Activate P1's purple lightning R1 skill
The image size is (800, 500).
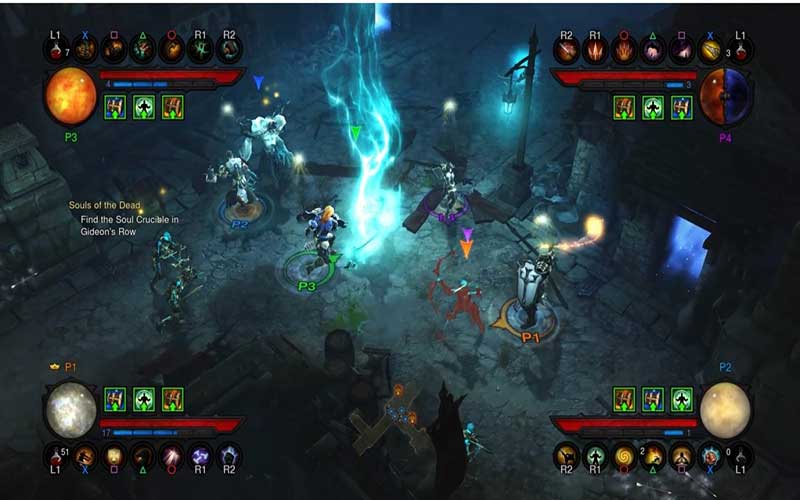[200, 456]
